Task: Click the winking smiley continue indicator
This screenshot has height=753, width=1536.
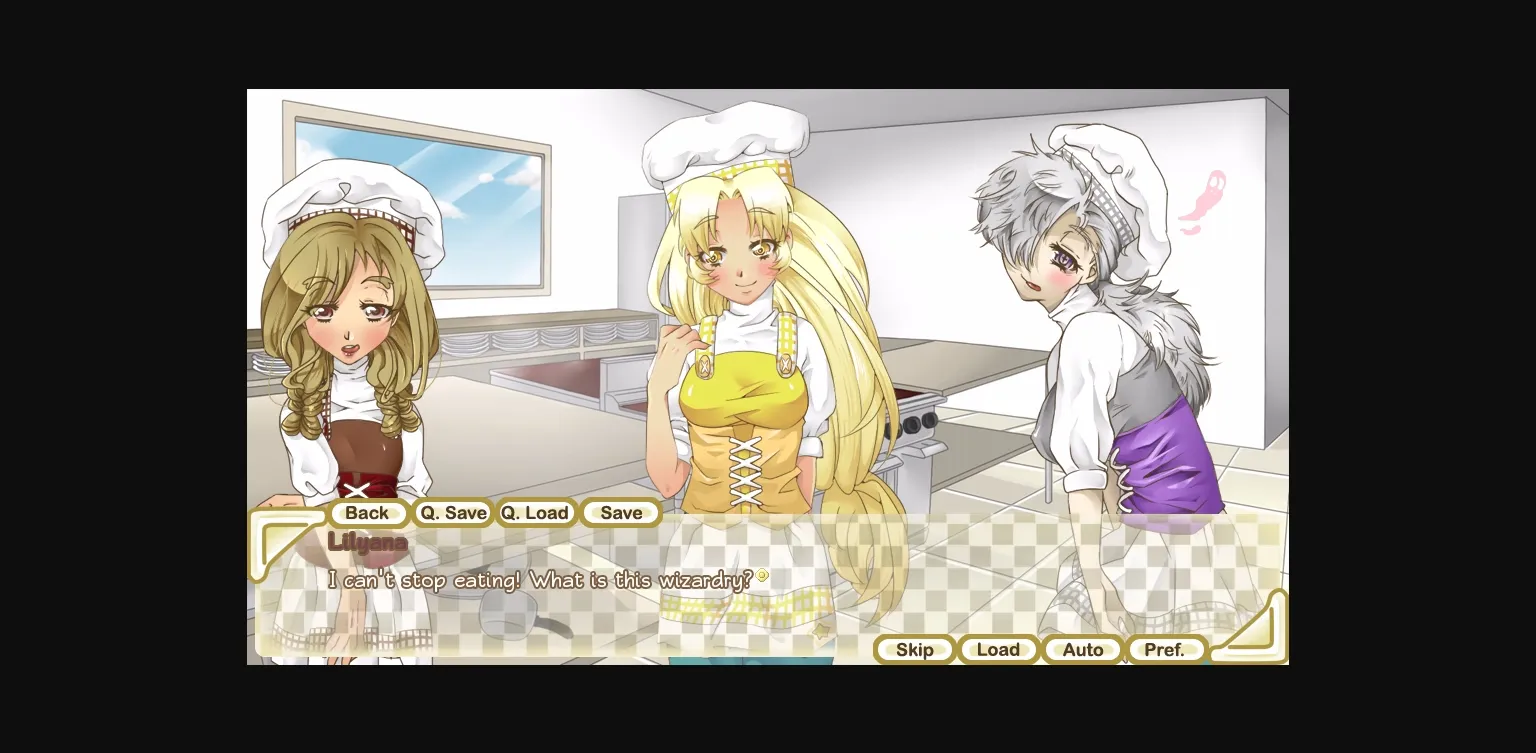Action: (x=763, y=576)
